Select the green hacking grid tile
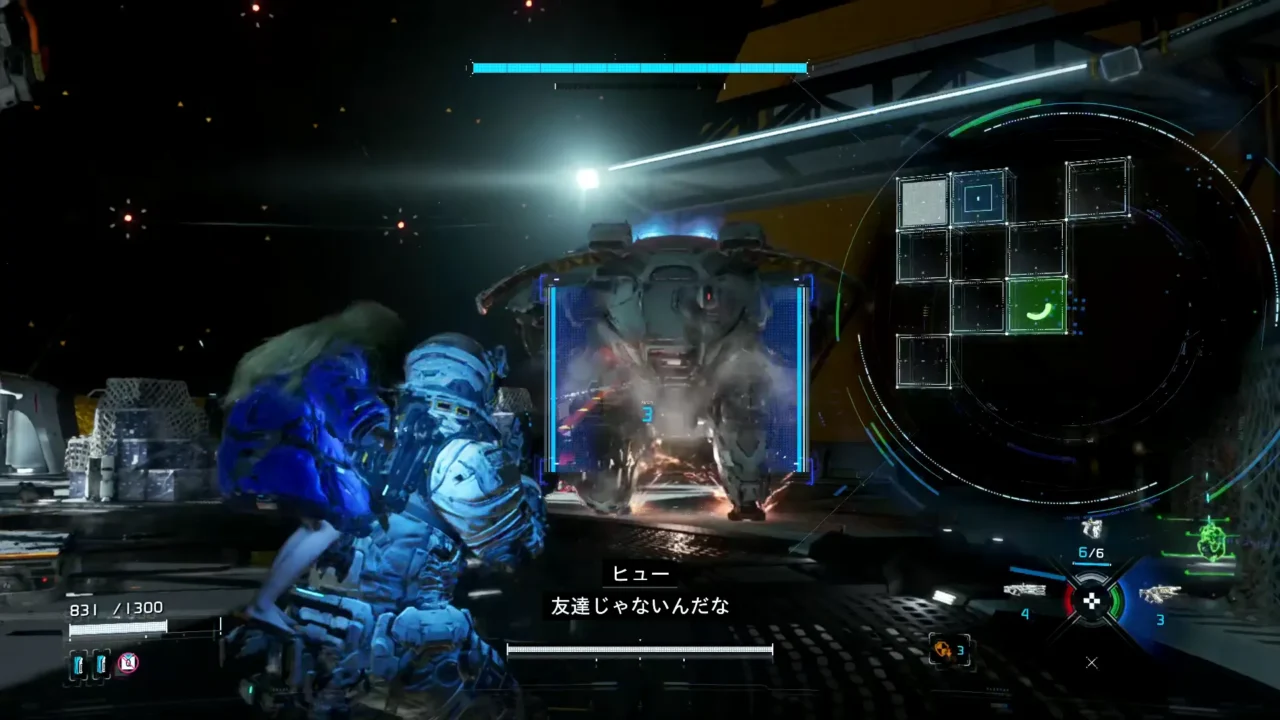Image resolution: width=1280 pixels, height=720 pixels. point(1036,306)
